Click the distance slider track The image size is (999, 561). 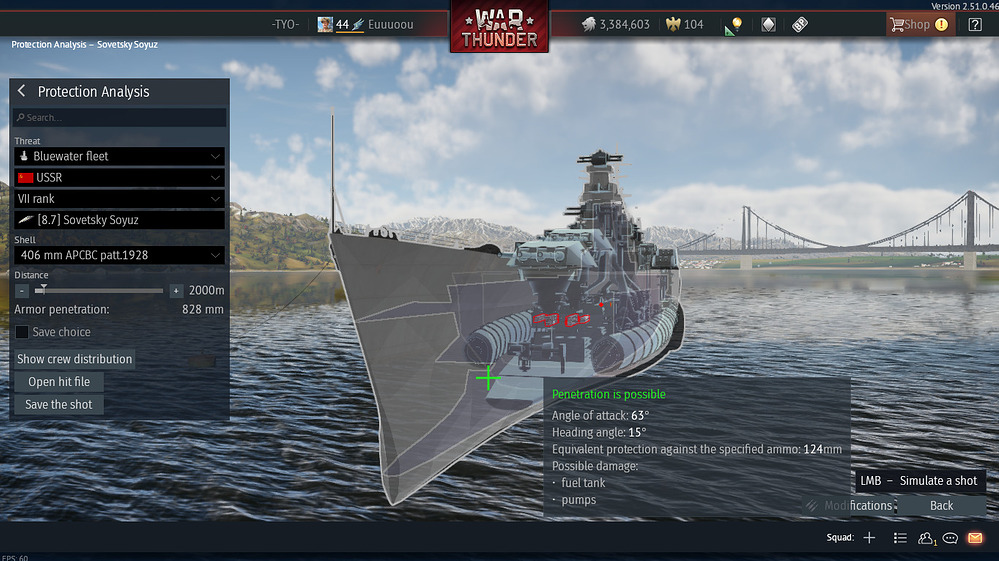click(x=100, y=291)
